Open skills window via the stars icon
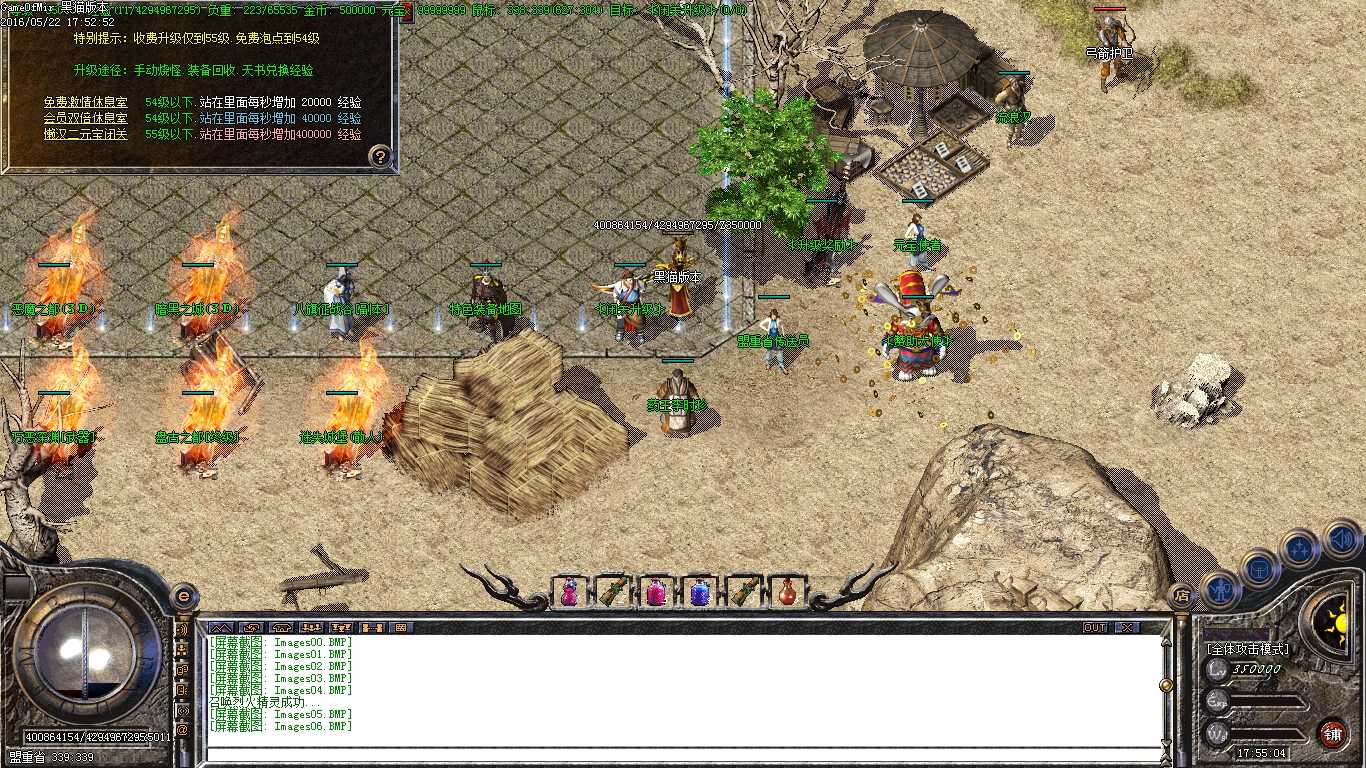Image resolution: width=1366 pixels, height=768 pixels. pyautogui.click(x=1300, y=547)
